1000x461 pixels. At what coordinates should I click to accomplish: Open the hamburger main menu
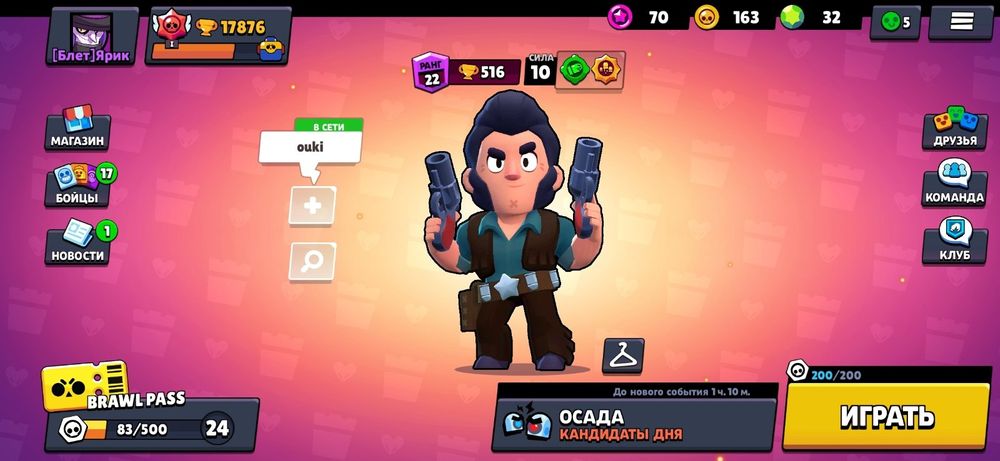click(x=960, y=21)
